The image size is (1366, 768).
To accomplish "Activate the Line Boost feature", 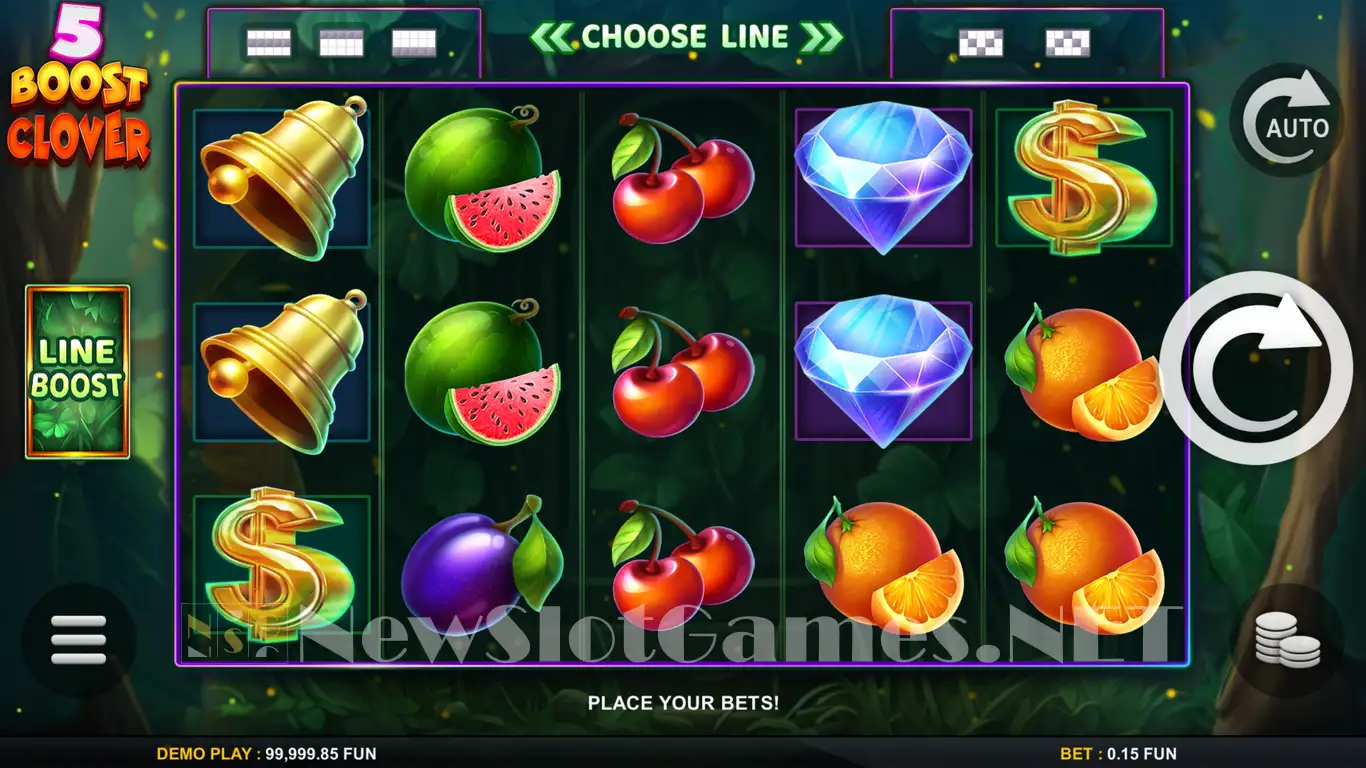I will click(x=78, y=372).
